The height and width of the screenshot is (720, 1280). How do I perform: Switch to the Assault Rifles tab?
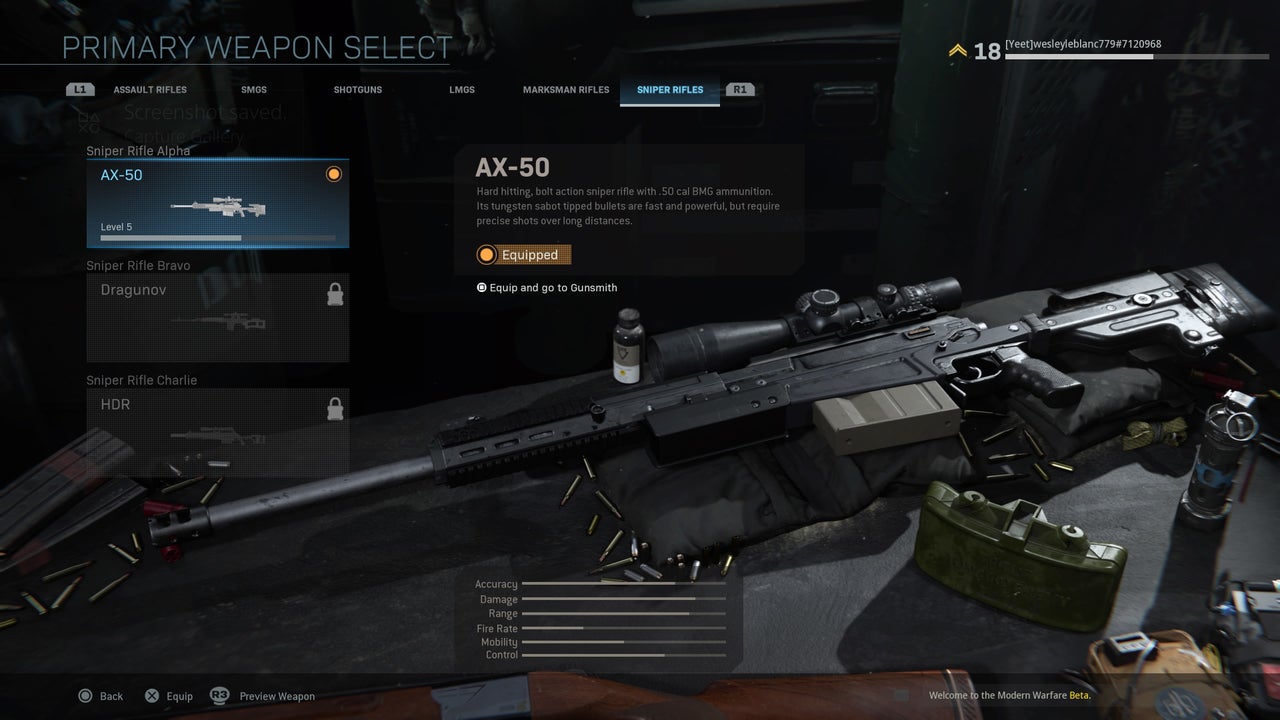[150, 90]
